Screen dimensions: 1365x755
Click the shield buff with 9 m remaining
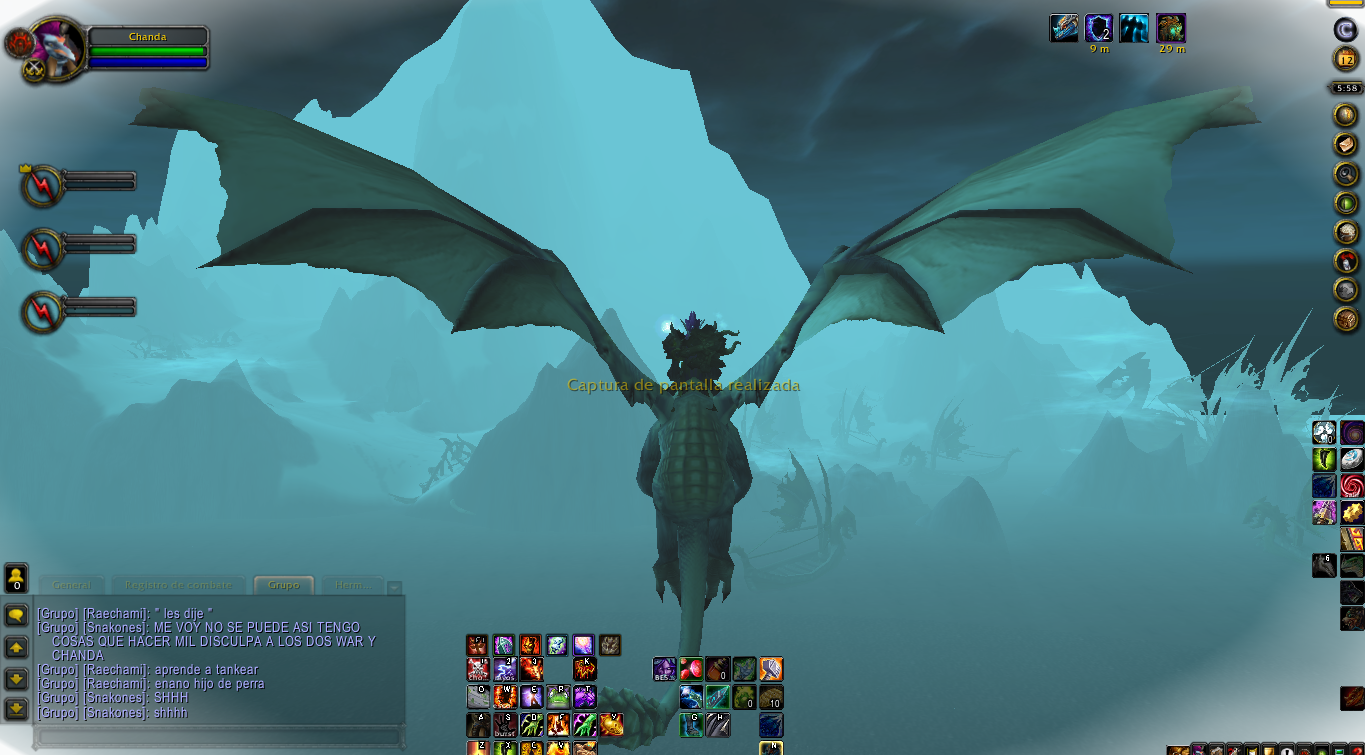[x=1099, y=28]
